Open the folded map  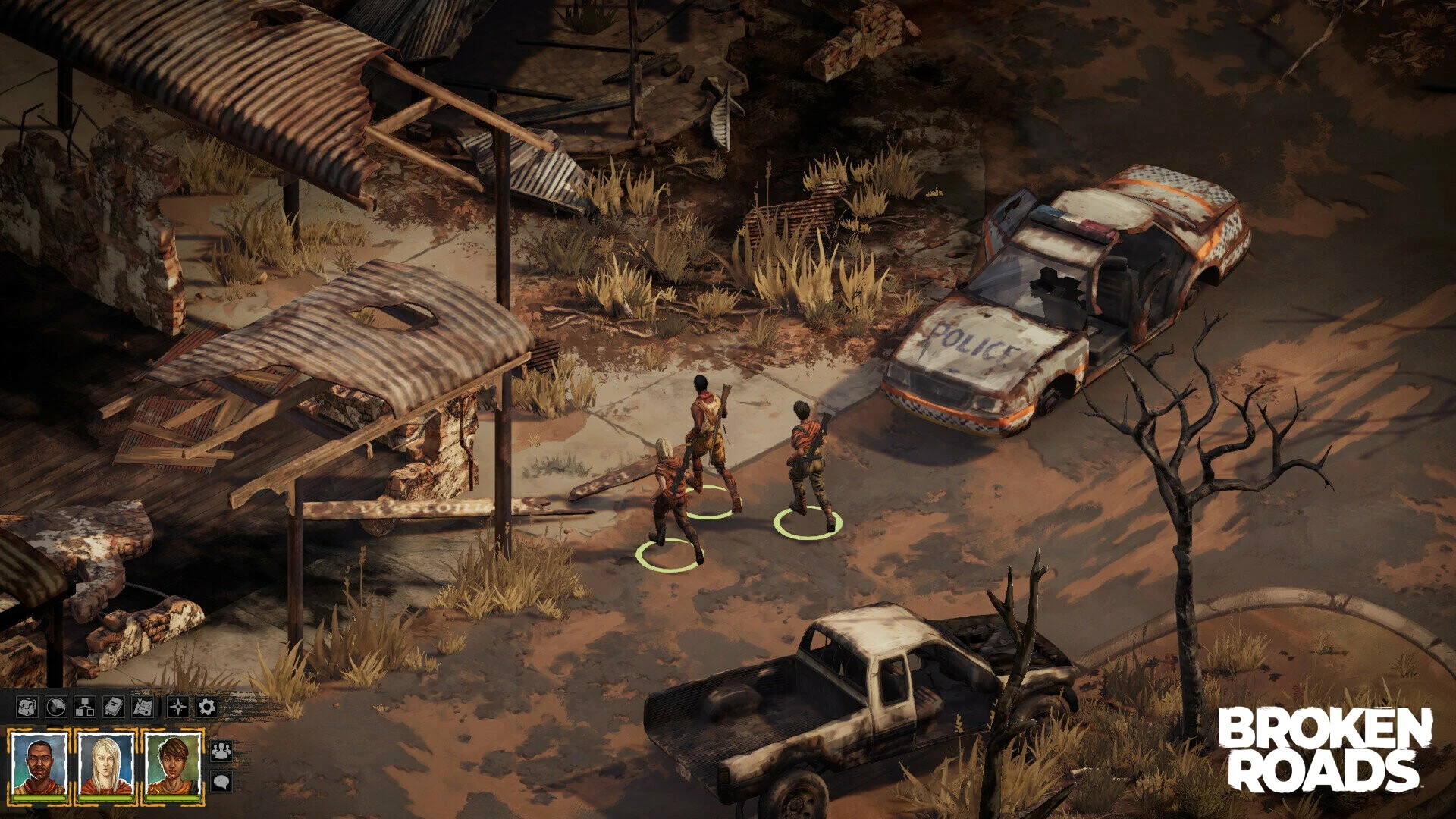pos(143,708)
